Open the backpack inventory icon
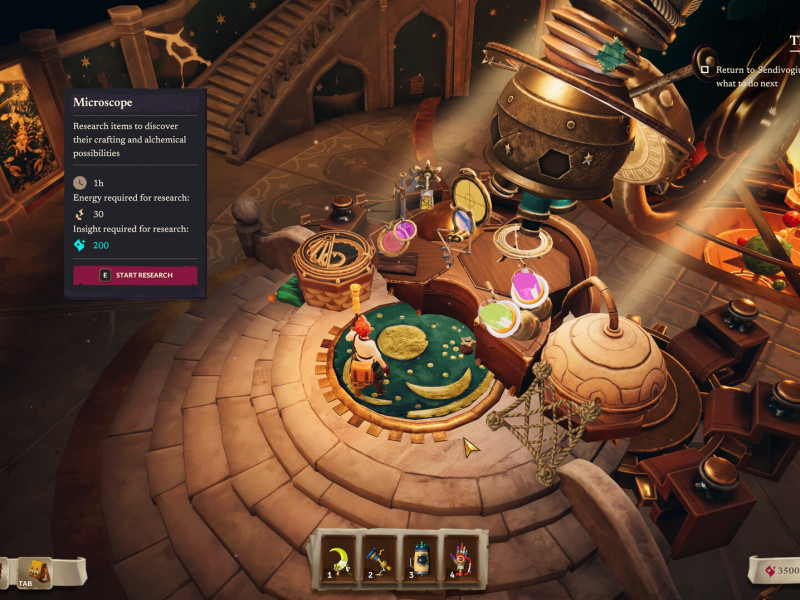The height and width of the screenshot is (600, 800). pos(36,571)
